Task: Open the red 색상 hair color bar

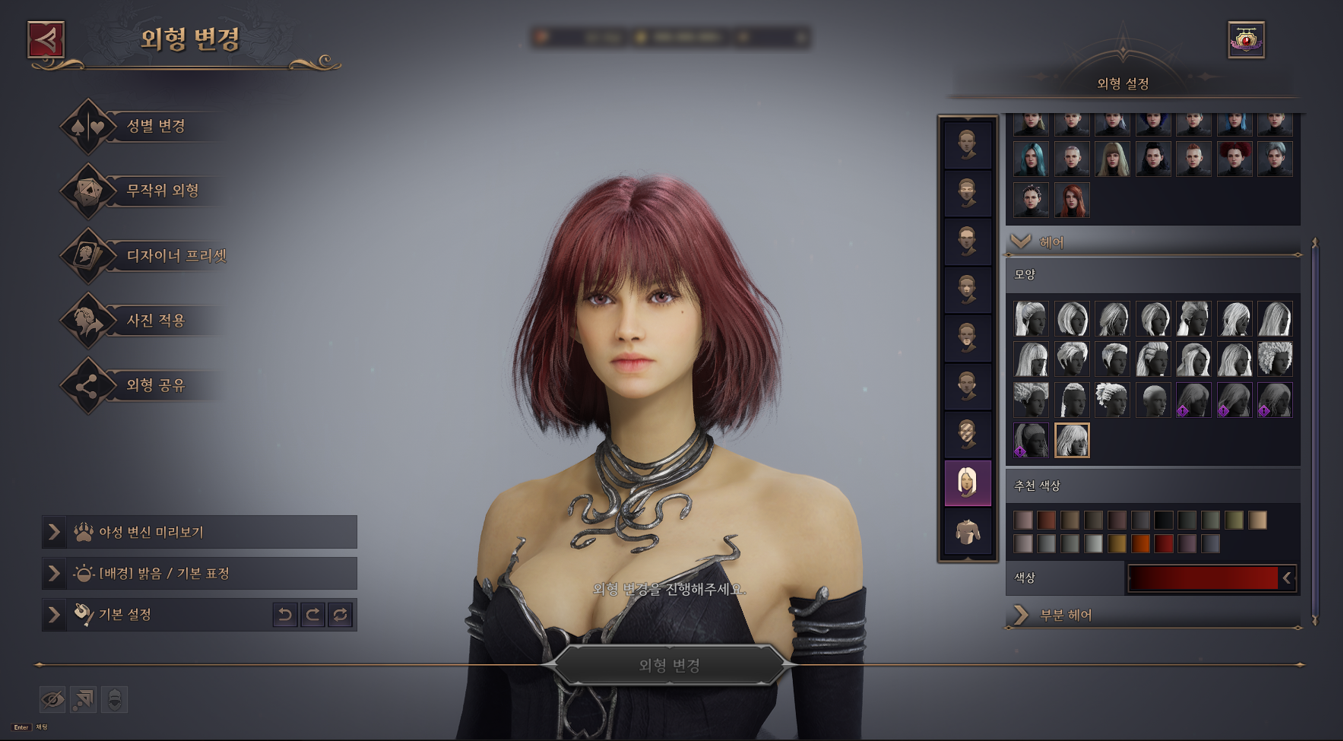Action: (1205, 578)
